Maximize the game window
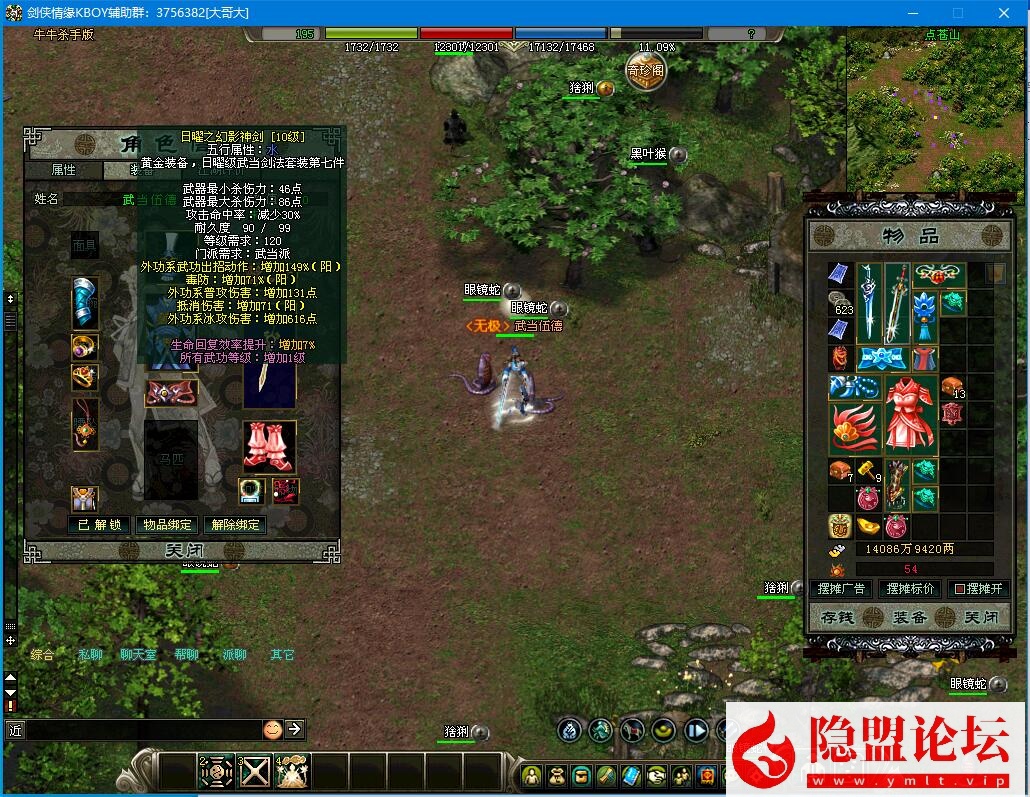This screenshot has width=1030, height=797. (957, 13)
